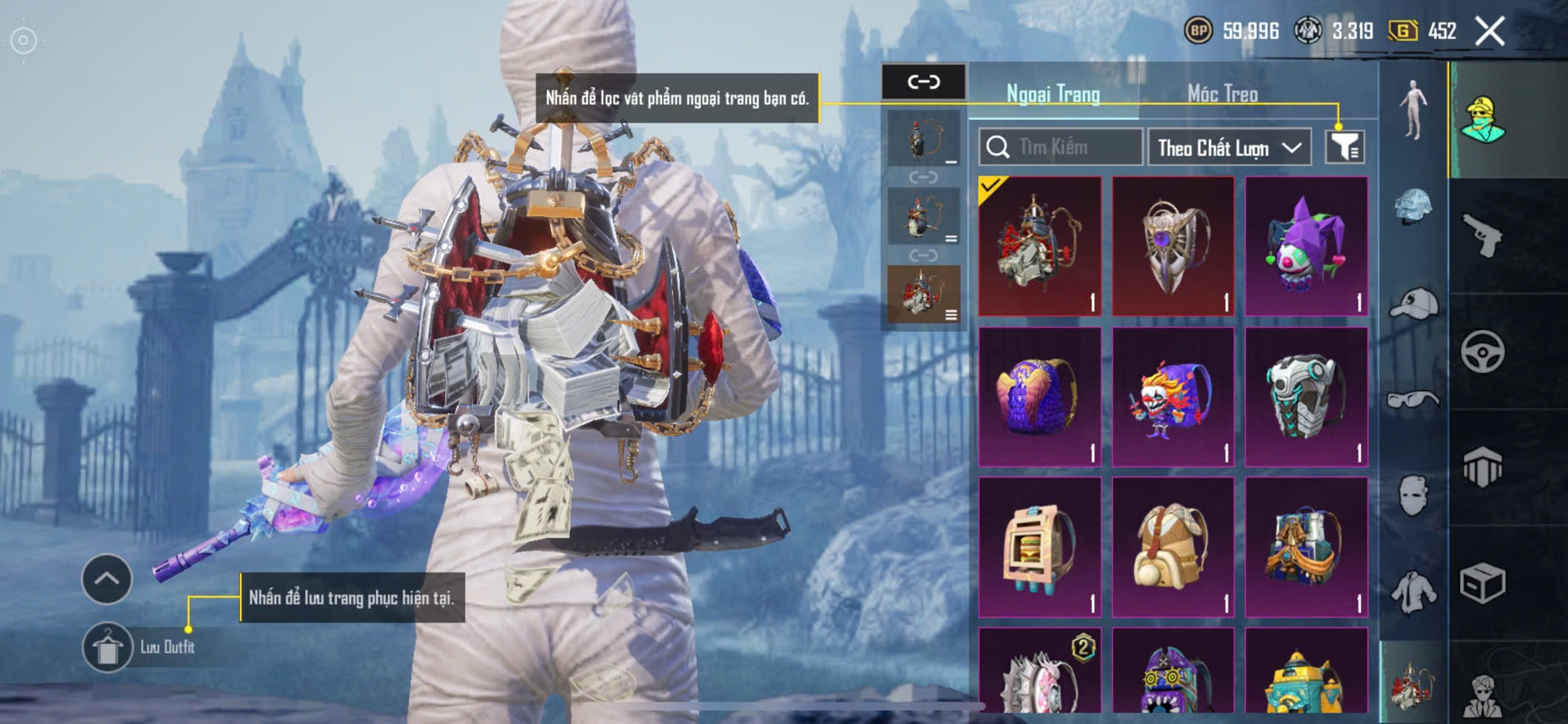Click the link chain button above backpack levels

923,82
